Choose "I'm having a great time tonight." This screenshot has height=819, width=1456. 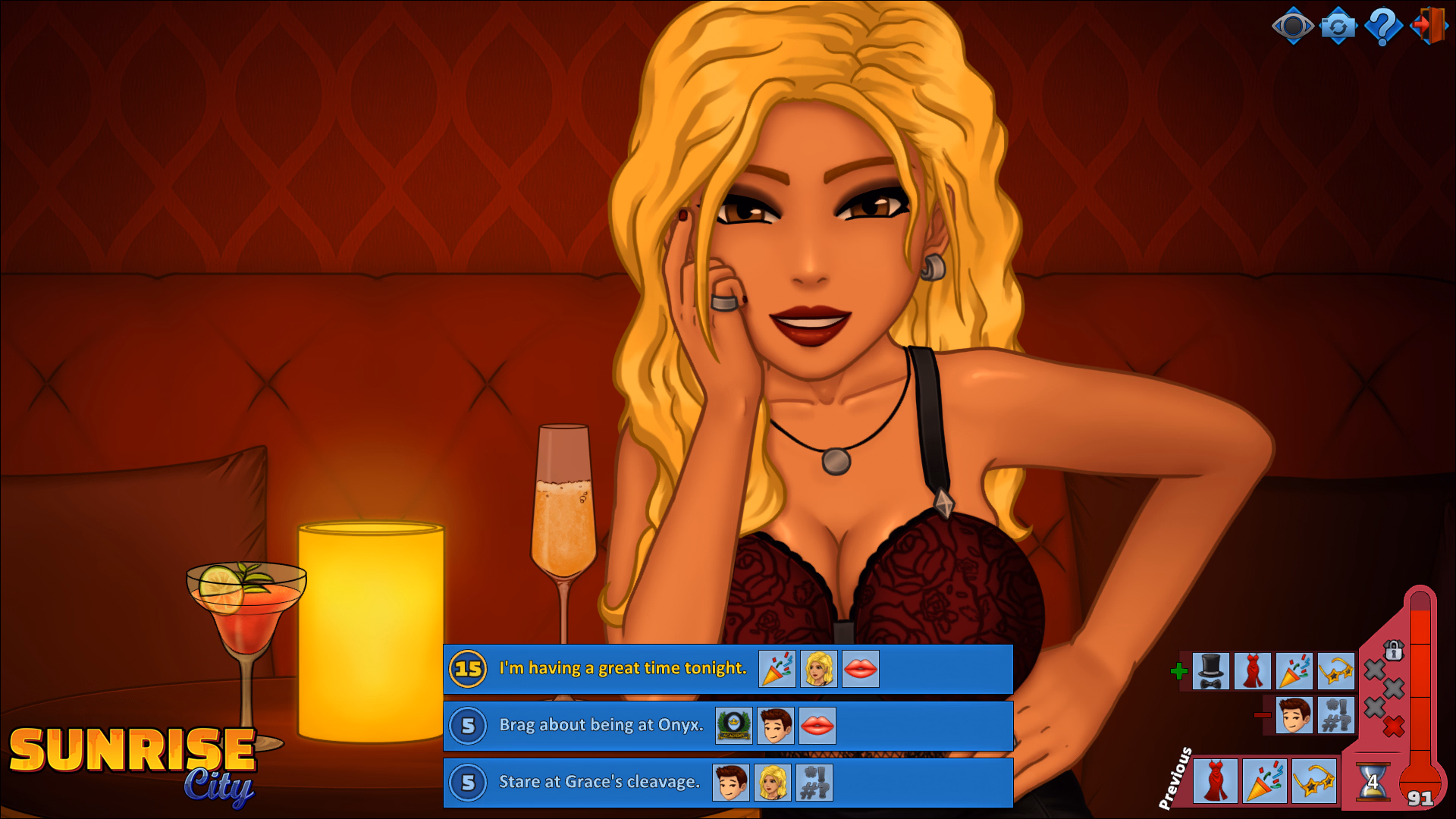(x=622, y=669)
